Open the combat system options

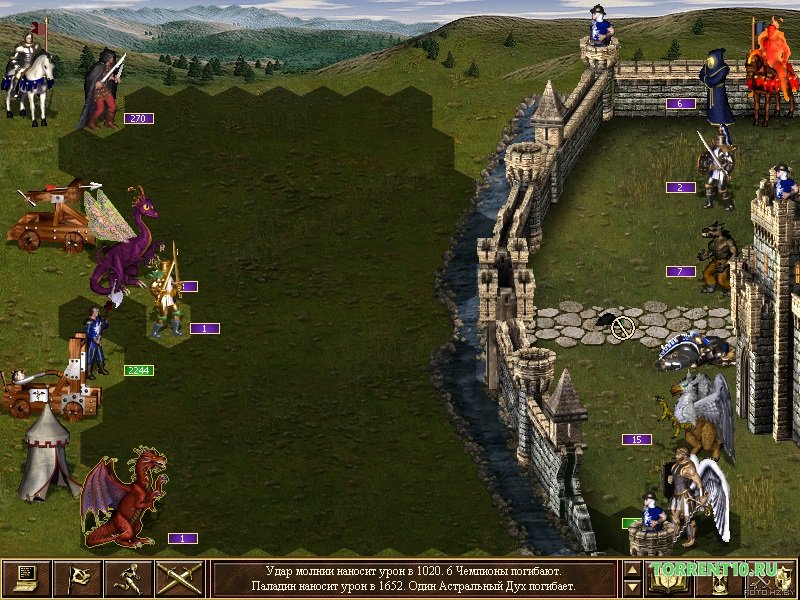(26, 578)
